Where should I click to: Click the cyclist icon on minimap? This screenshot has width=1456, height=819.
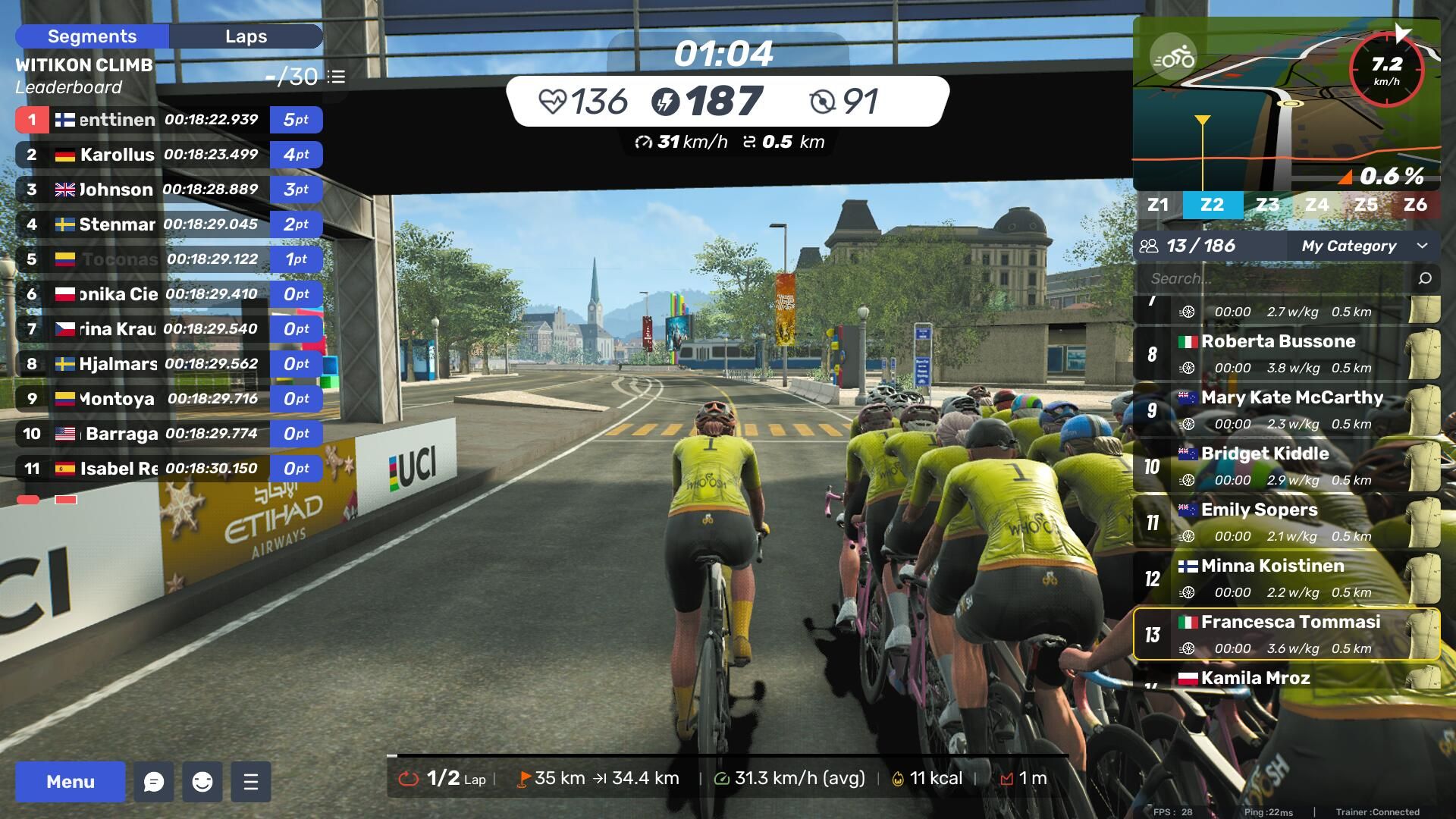pos(1172,57)
